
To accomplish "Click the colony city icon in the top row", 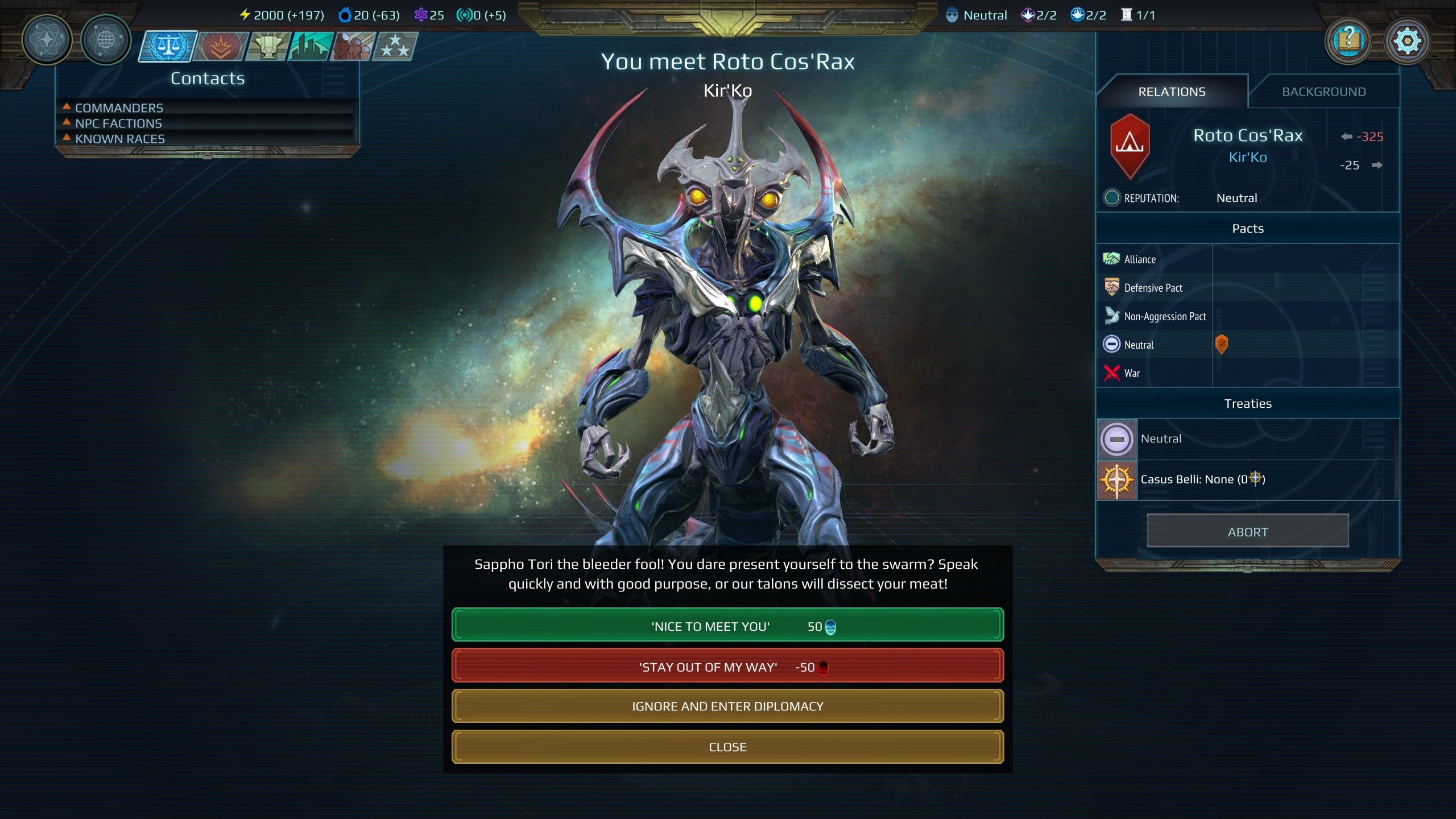I will coord(309,48).
